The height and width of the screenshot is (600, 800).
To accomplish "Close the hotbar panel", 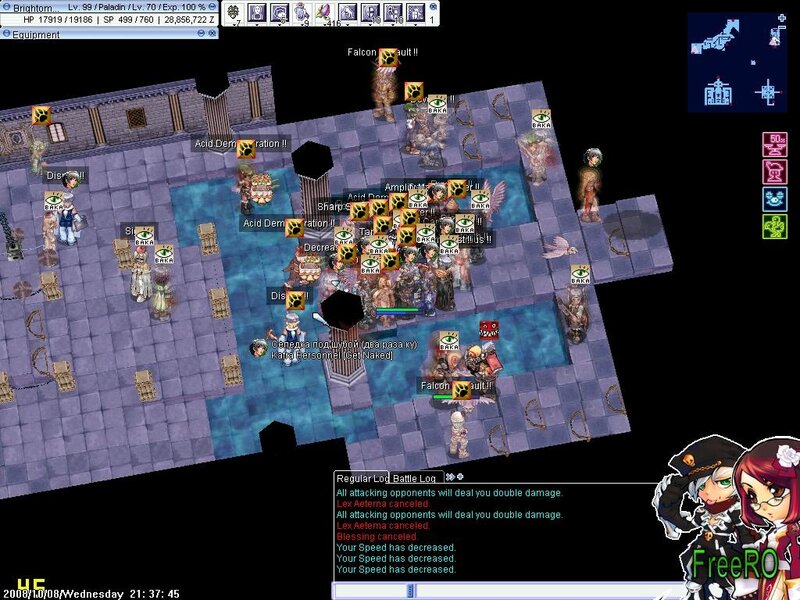I will (x=433, y=6).
